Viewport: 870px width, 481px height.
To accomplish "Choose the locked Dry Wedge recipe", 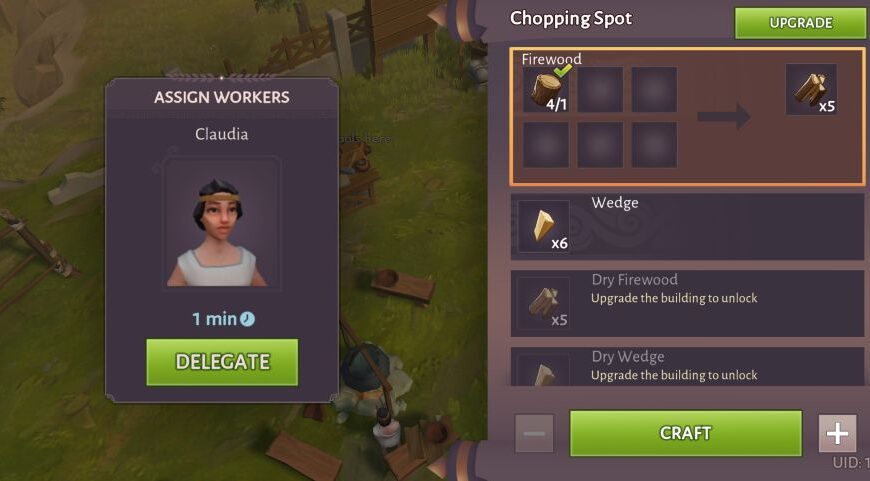I will pyautogui.click(x=687, y=366).
